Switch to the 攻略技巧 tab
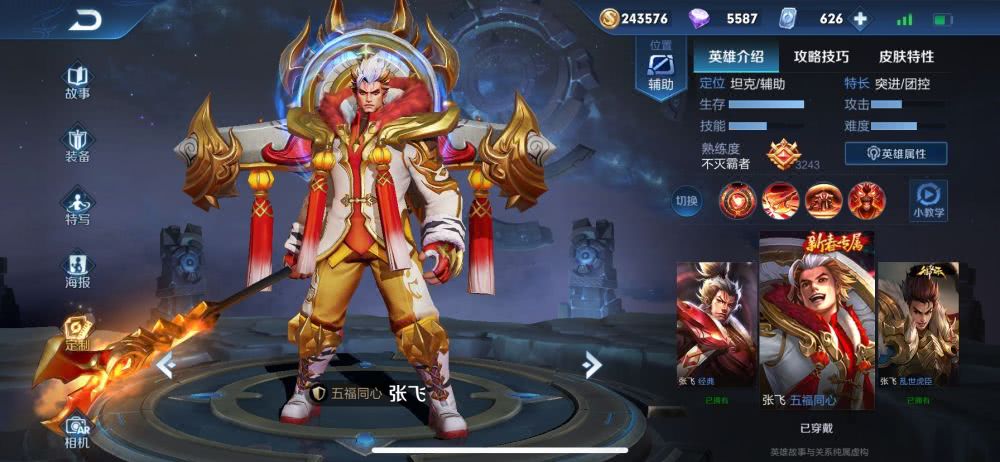The image size is (1000, 462). coord(821,56)
